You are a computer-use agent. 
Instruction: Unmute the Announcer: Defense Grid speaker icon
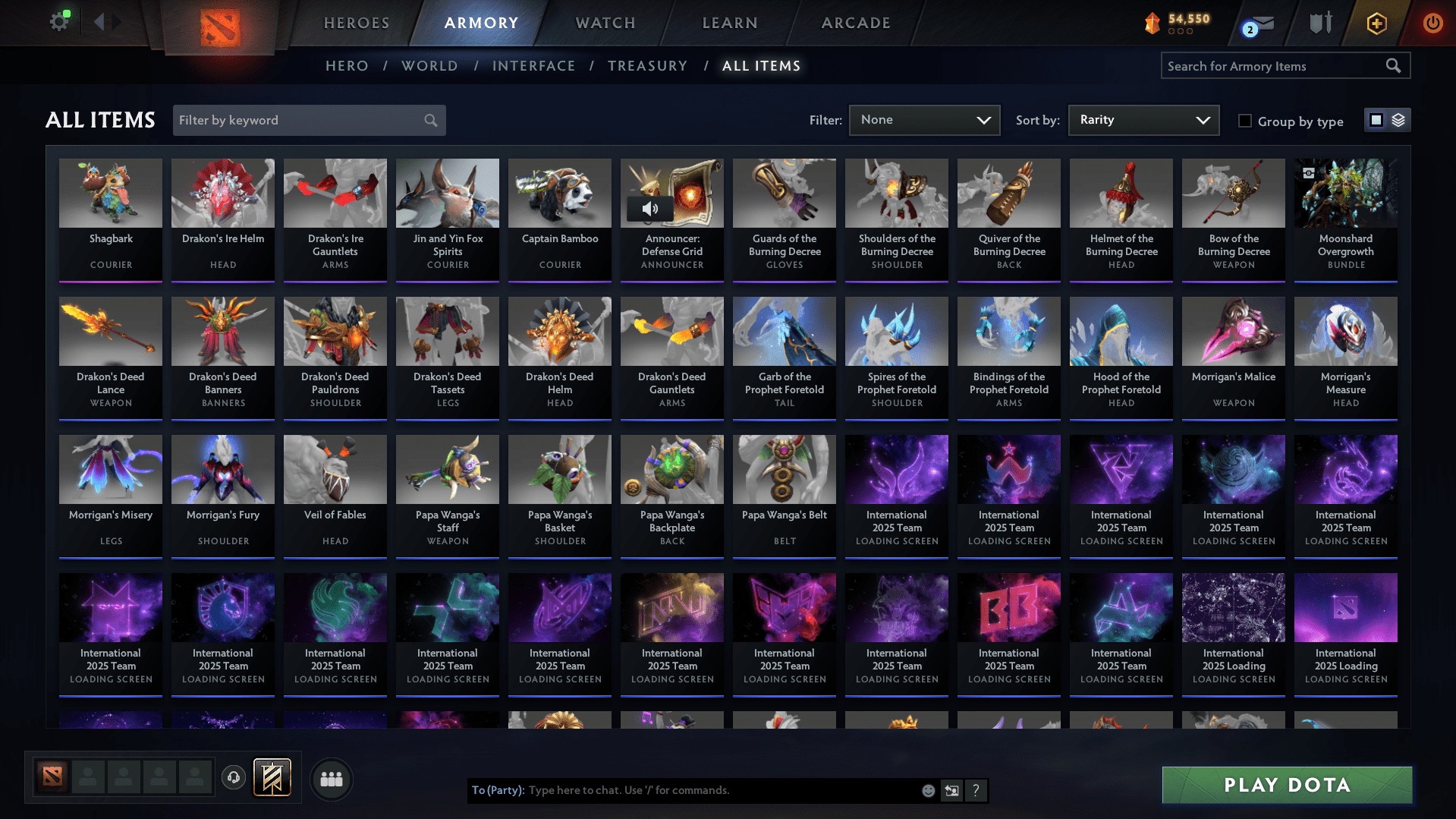coord(651,209)
